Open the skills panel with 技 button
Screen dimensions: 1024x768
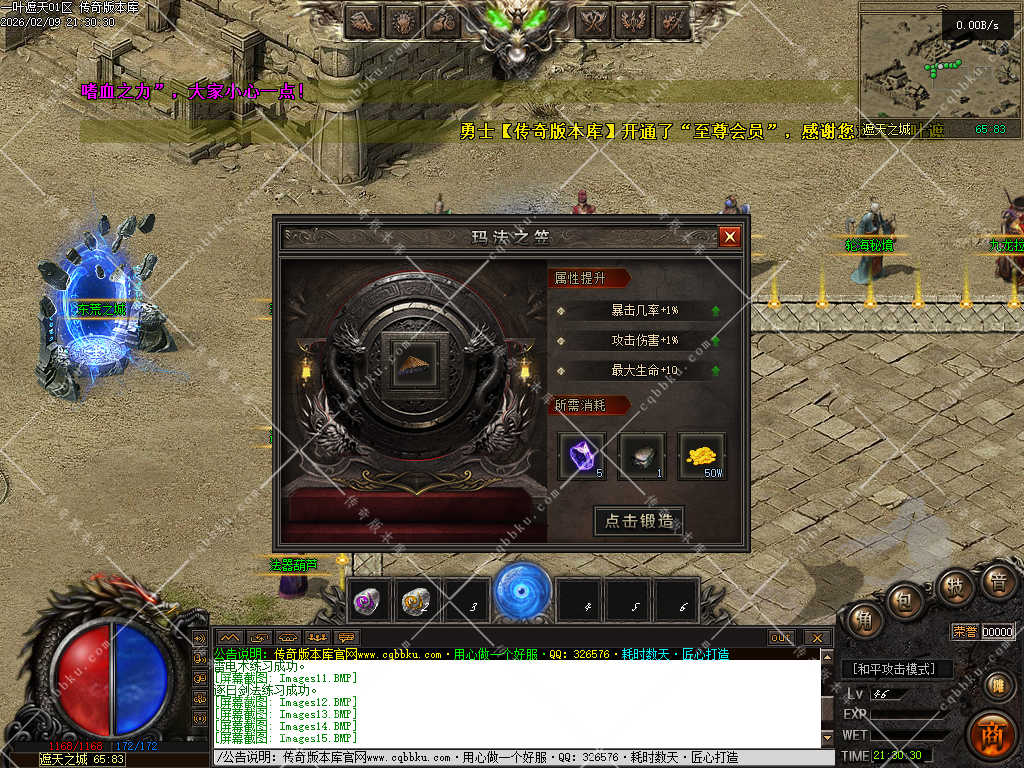click(954, 586)
